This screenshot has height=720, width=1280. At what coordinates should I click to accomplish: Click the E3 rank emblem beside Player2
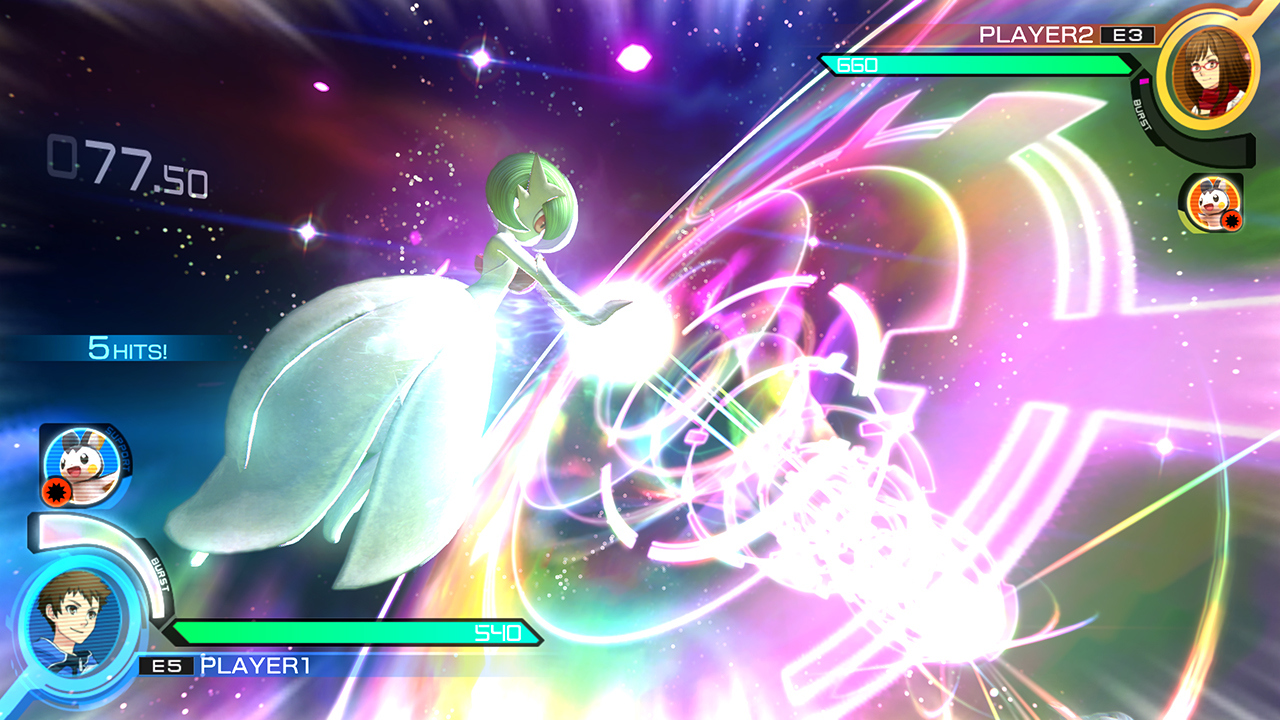(x=1128, y=34)
